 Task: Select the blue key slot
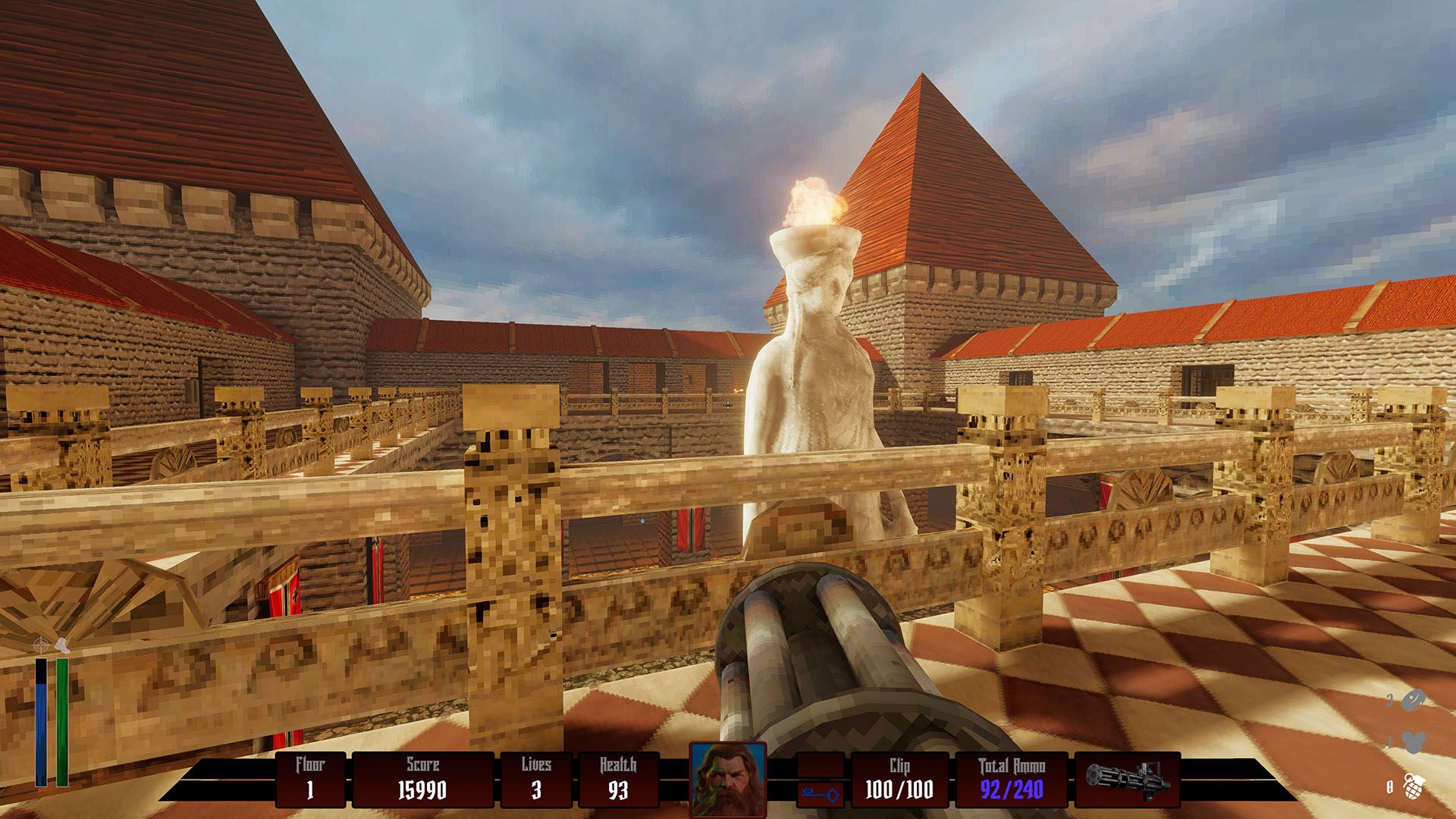click(821, 795)
